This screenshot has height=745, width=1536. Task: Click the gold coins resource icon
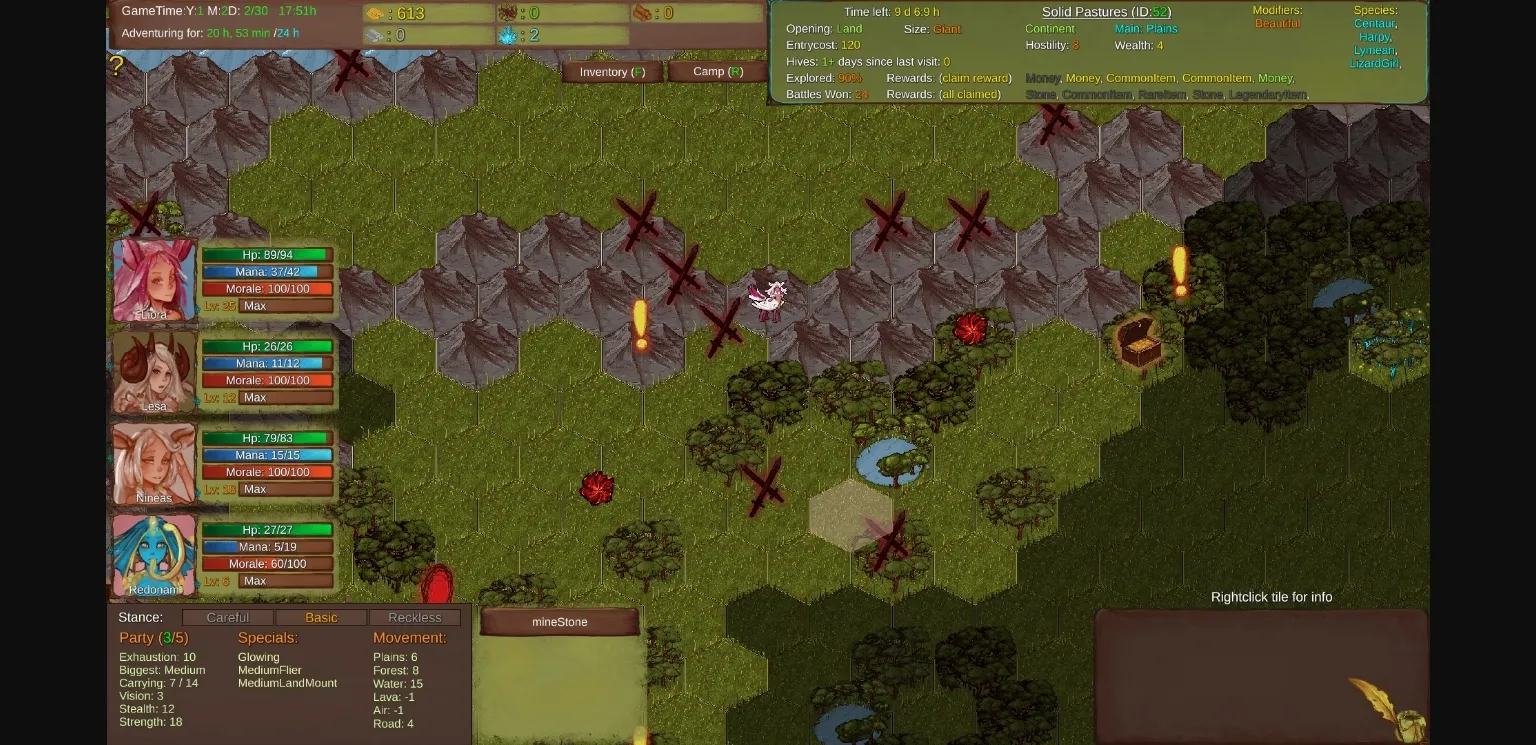376,13
